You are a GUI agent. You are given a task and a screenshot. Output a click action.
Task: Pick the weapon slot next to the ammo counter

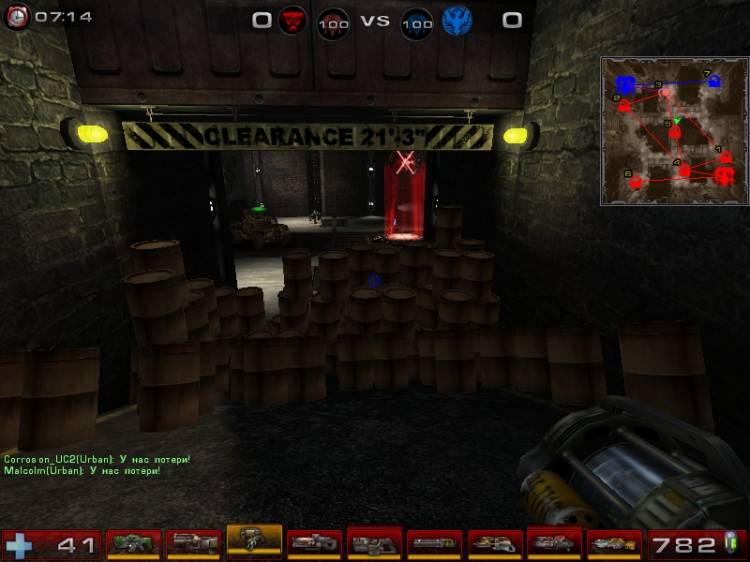[613, 543]
